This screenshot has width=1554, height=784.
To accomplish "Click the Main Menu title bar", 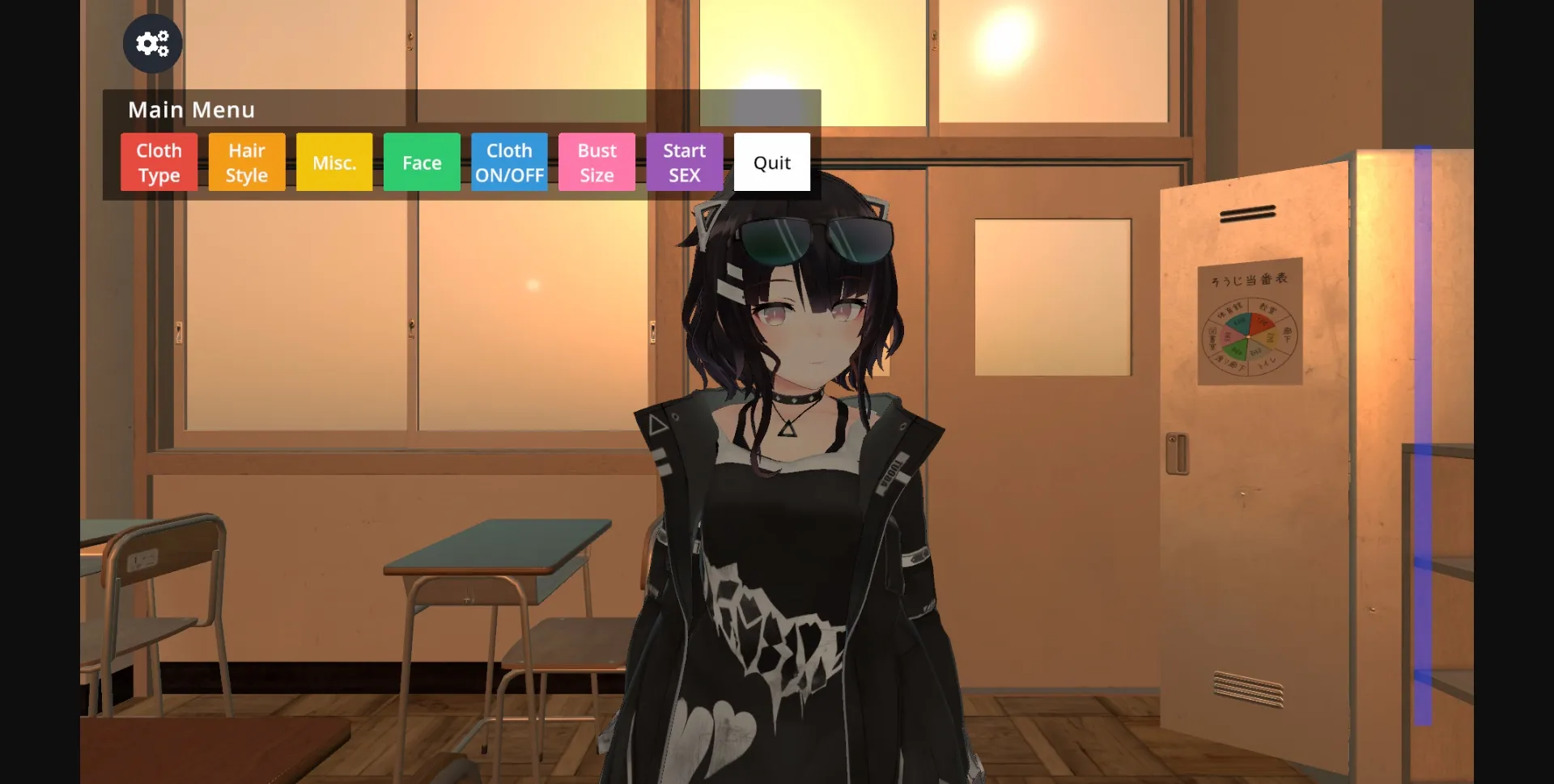I will (191, 110).
